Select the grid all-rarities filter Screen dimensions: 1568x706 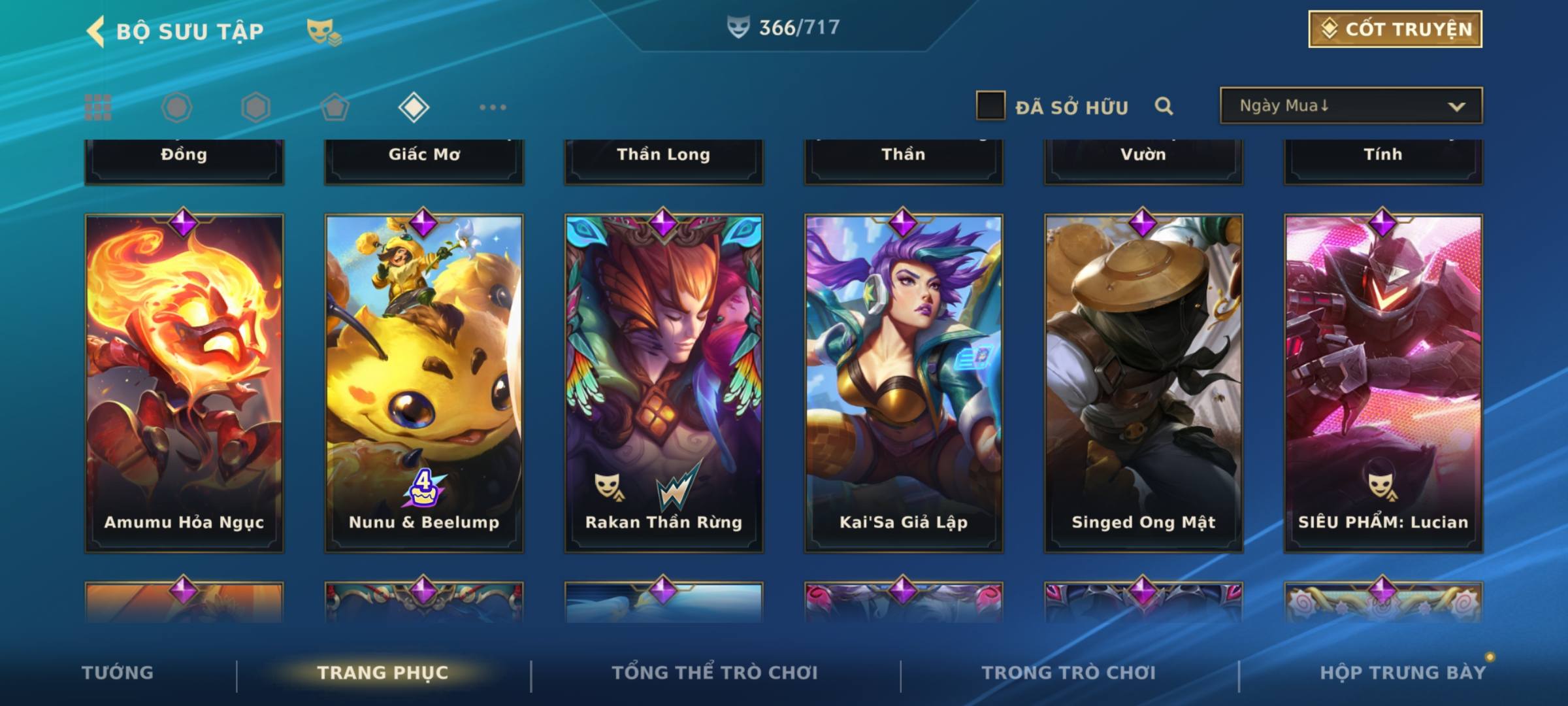(x=98, y=107)
